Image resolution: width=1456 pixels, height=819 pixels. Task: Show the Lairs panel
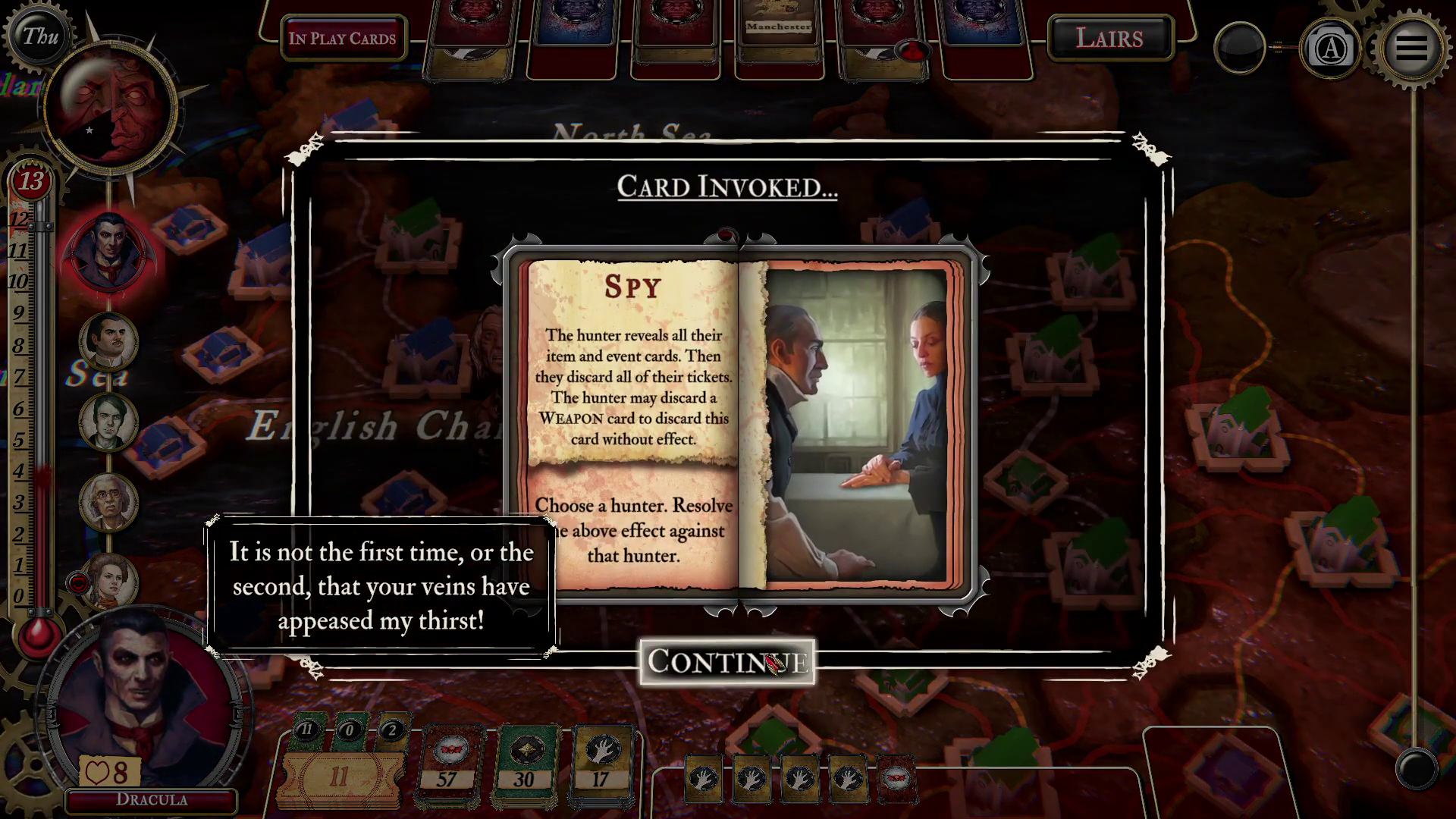point(1109,38)
